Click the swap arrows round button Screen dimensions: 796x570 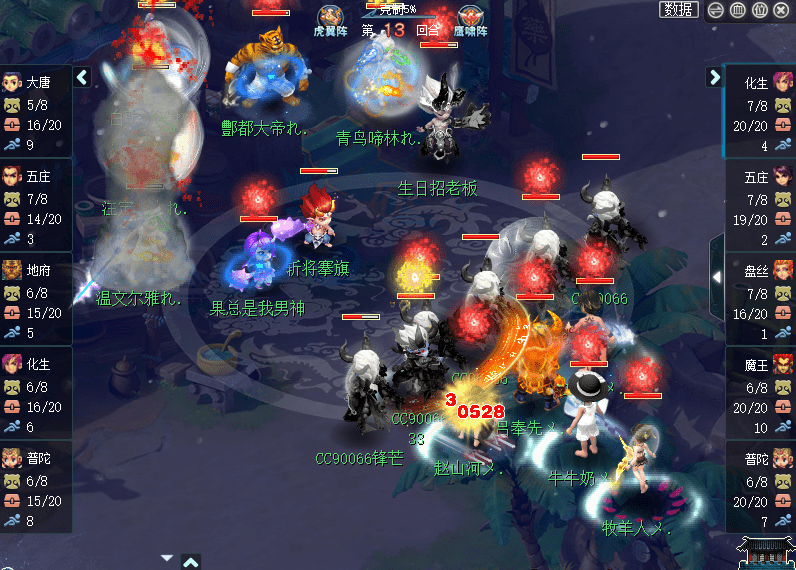tap(716, 10)
